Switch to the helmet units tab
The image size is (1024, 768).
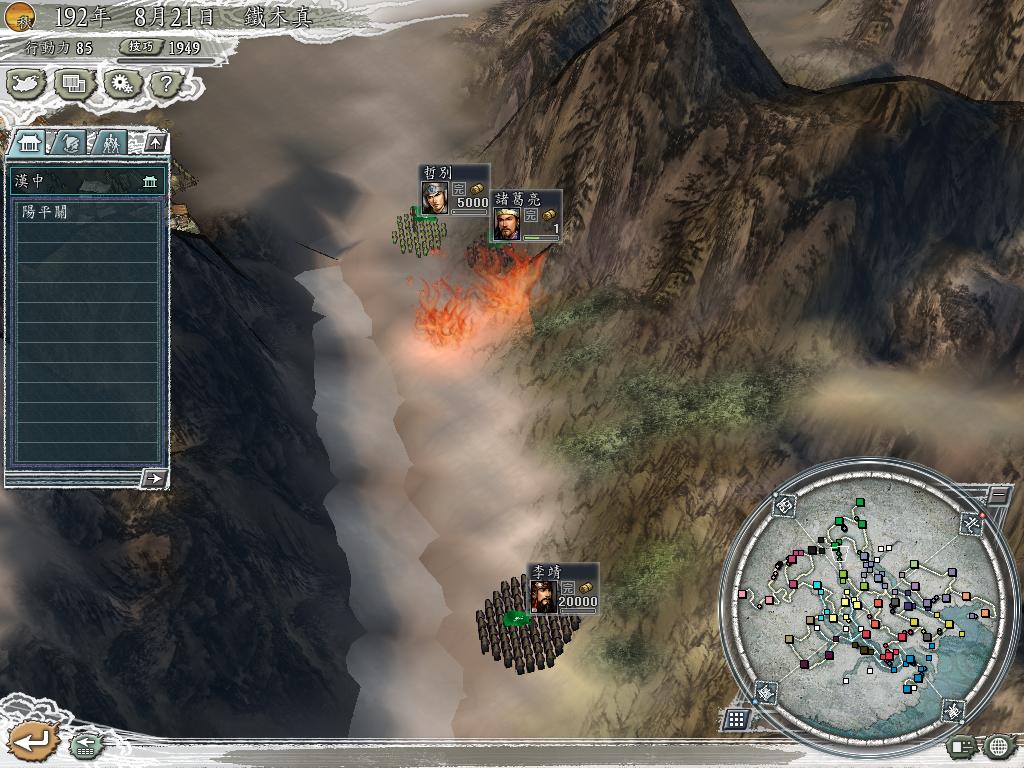(x=68, y=143)
